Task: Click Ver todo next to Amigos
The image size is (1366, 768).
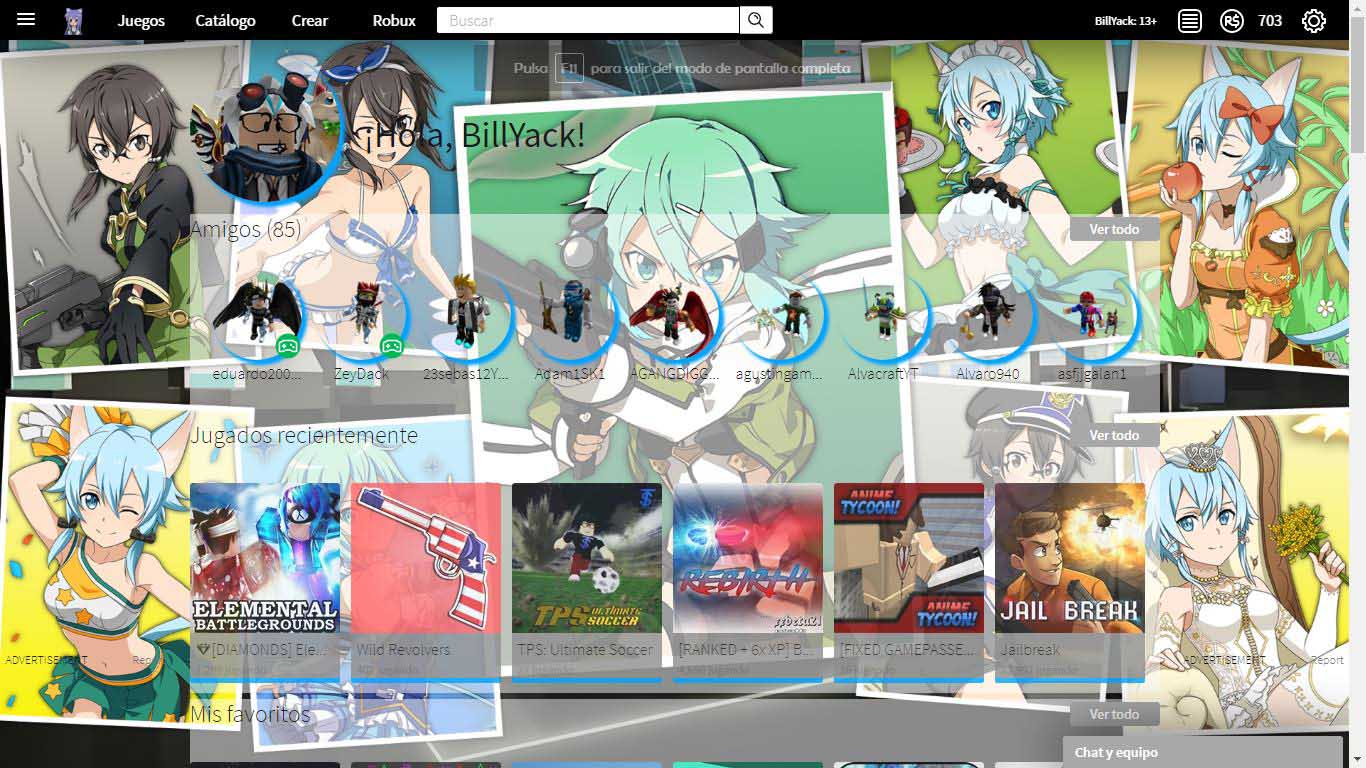Action: pos(1113,228)
